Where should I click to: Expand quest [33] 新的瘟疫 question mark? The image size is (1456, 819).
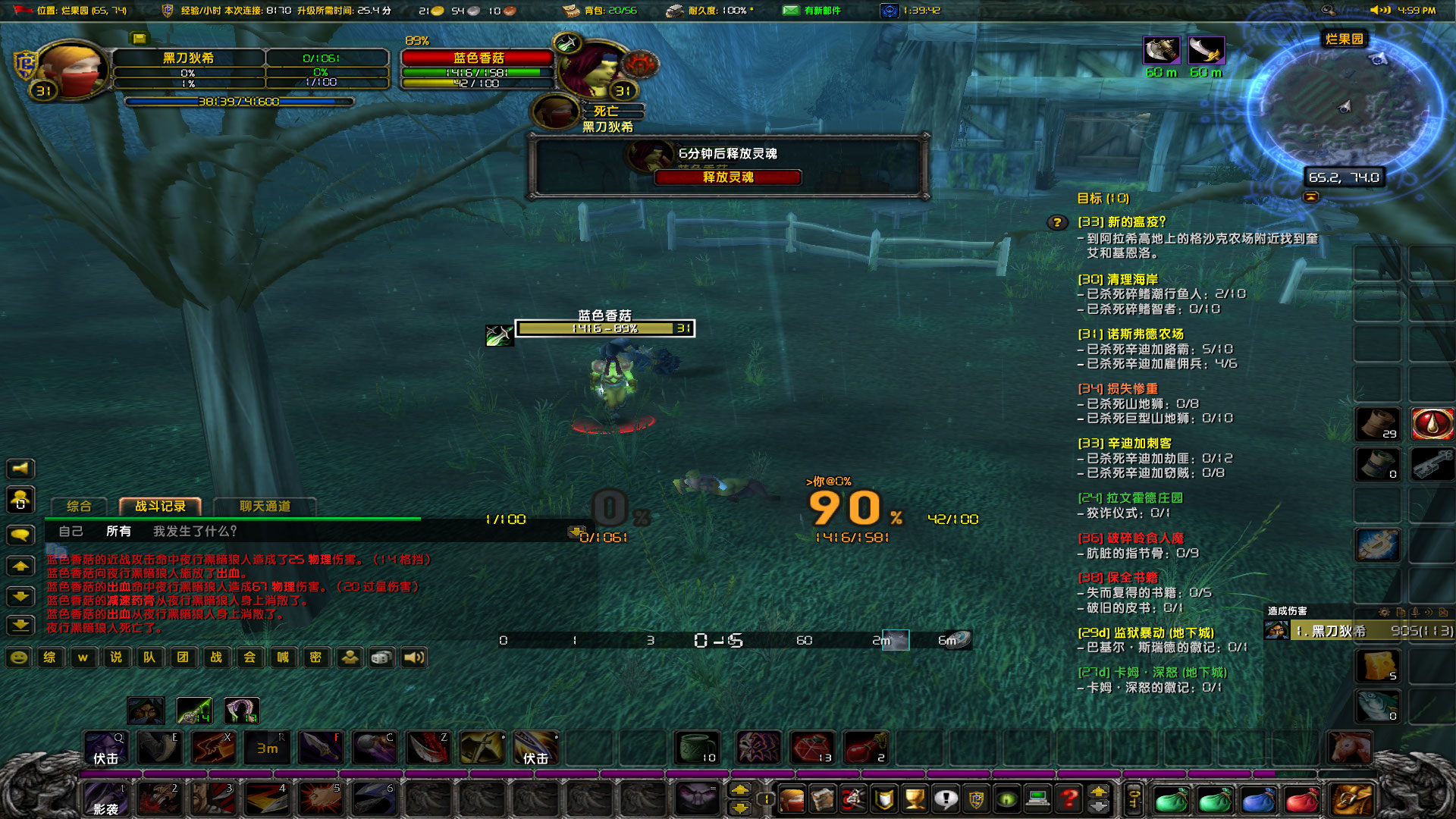(1056, 222)
